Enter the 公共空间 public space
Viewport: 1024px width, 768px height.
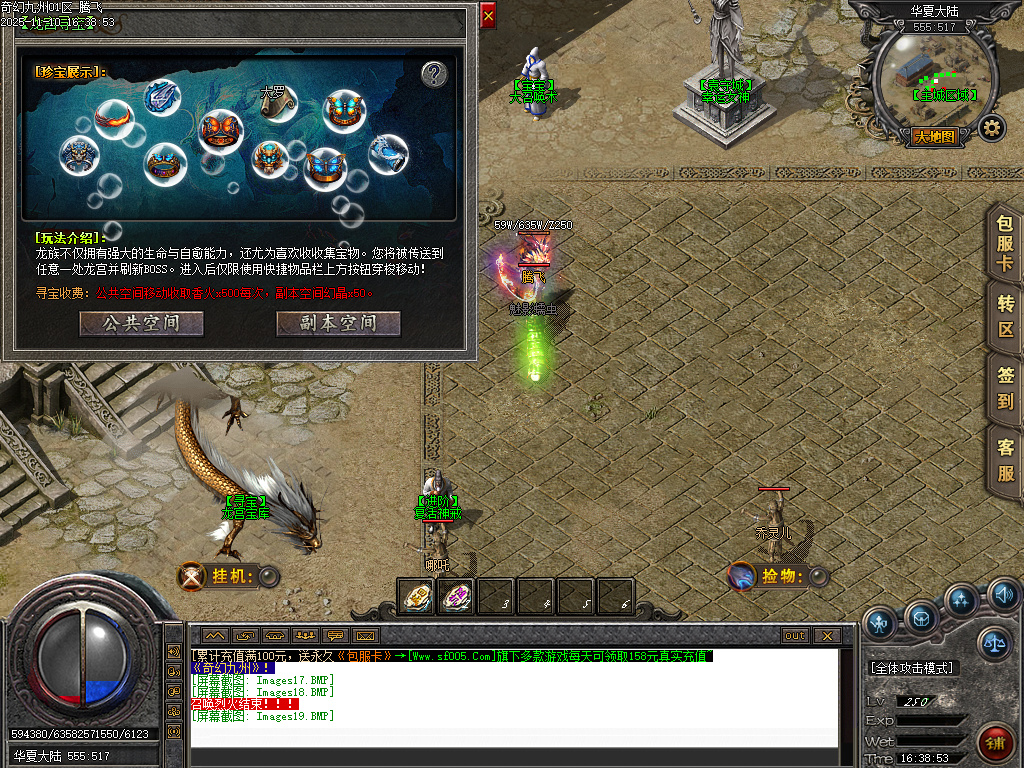[141, 324]
